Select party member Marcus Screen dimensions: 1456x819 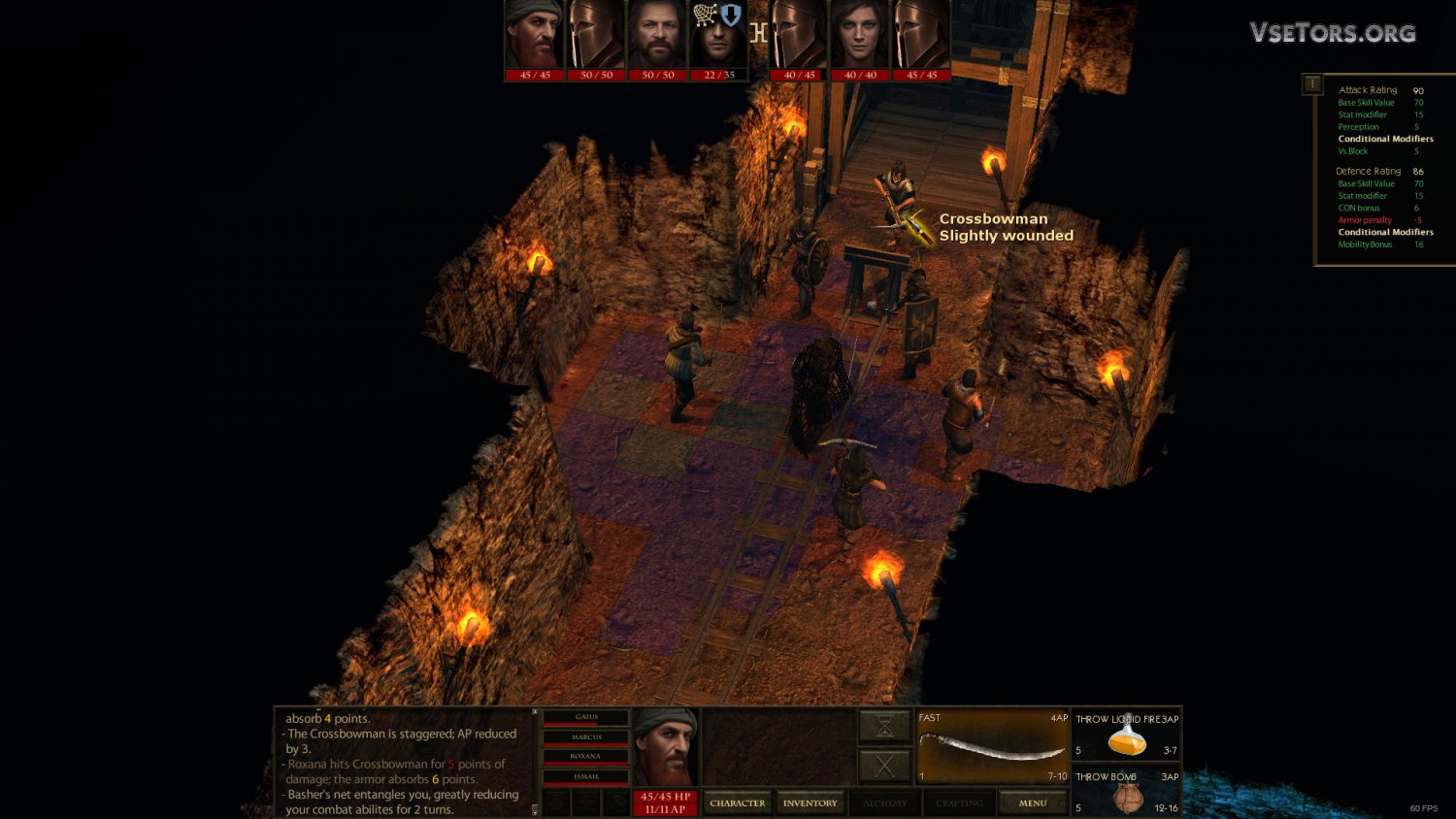click(586, 737)
